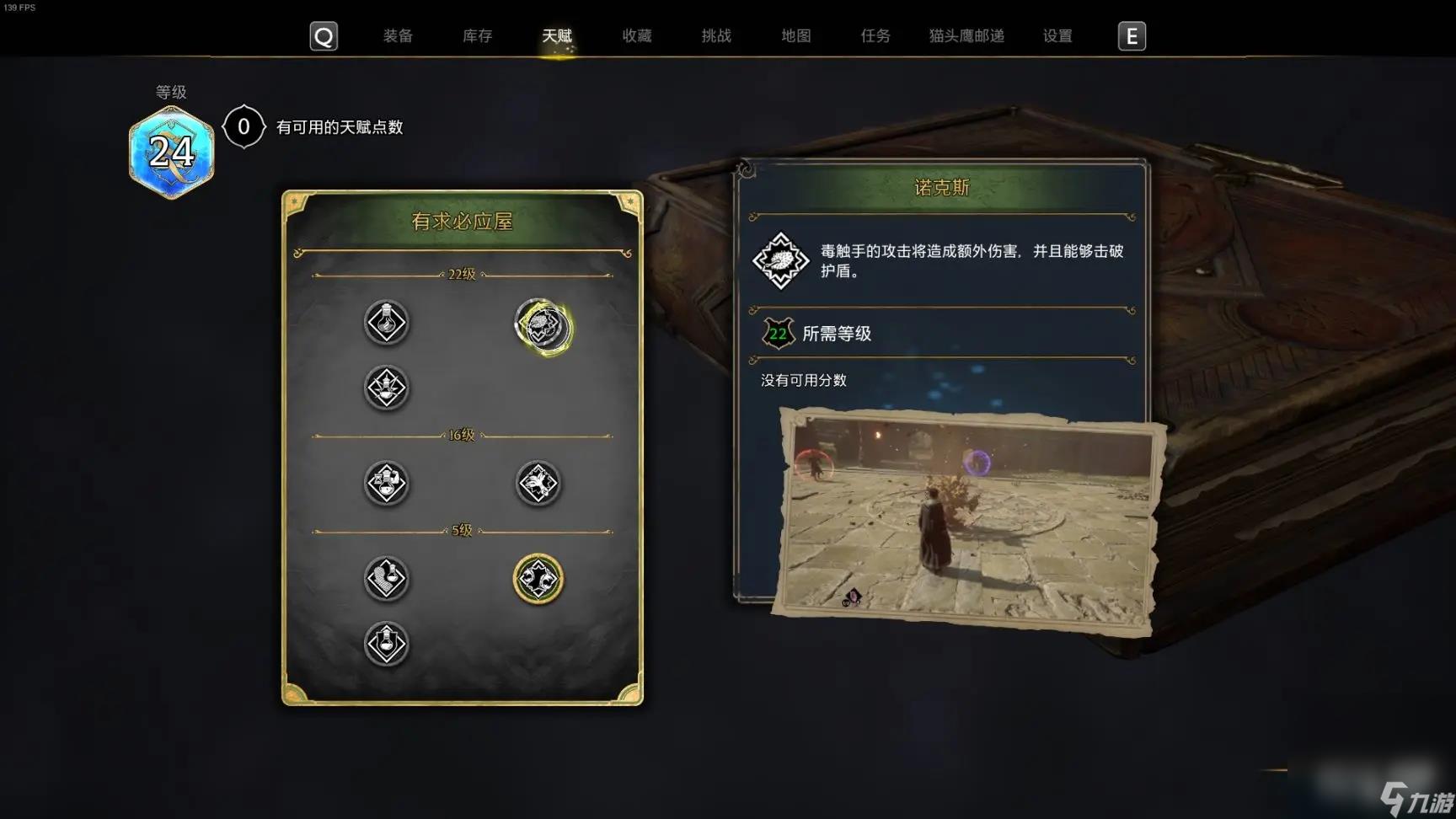Select the cauldron talent in the left column
This screenshot has height=819, width=1456.
point(387,388)
